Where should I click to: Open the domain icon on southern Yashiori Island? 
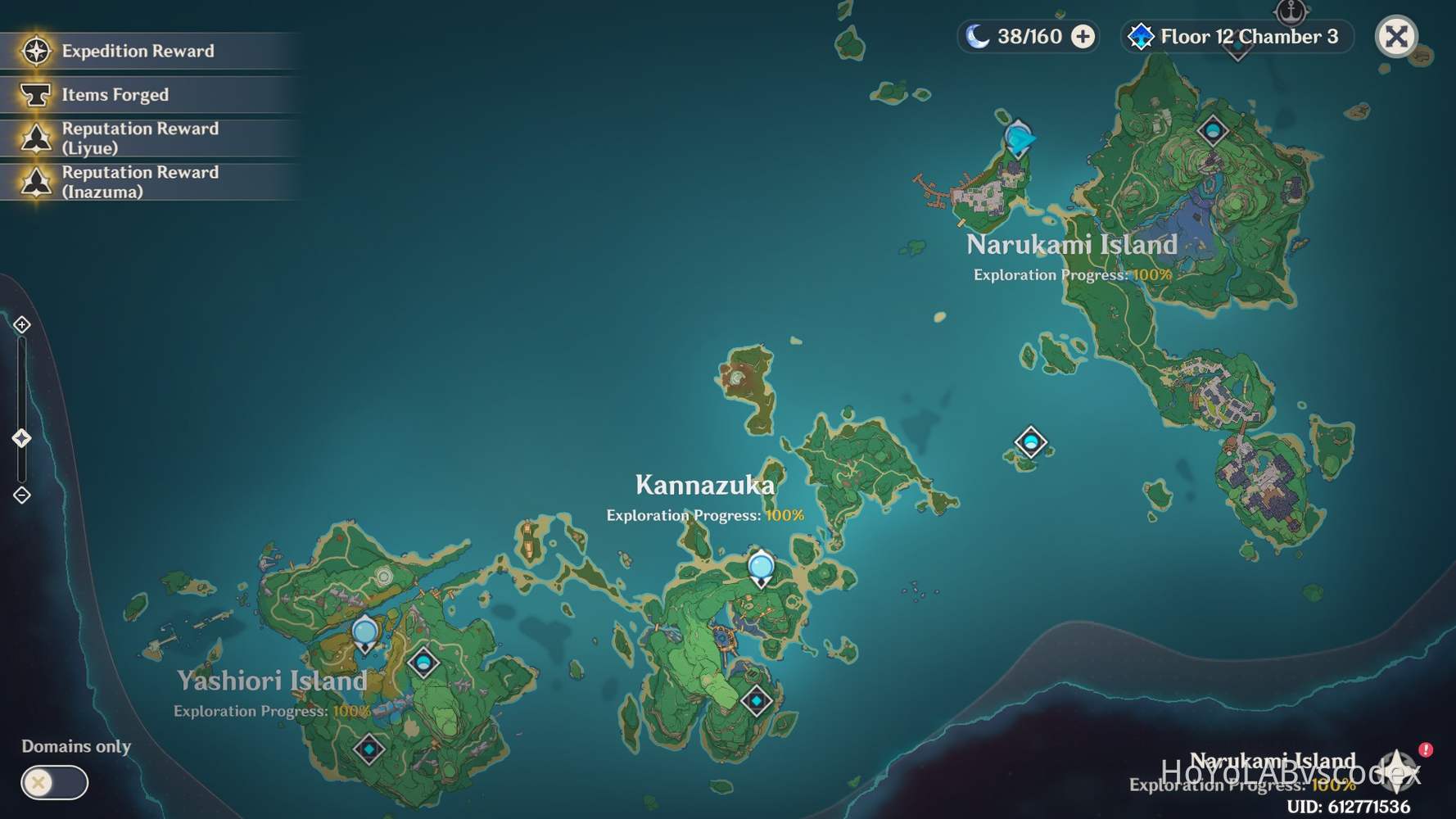coord(369,748)
